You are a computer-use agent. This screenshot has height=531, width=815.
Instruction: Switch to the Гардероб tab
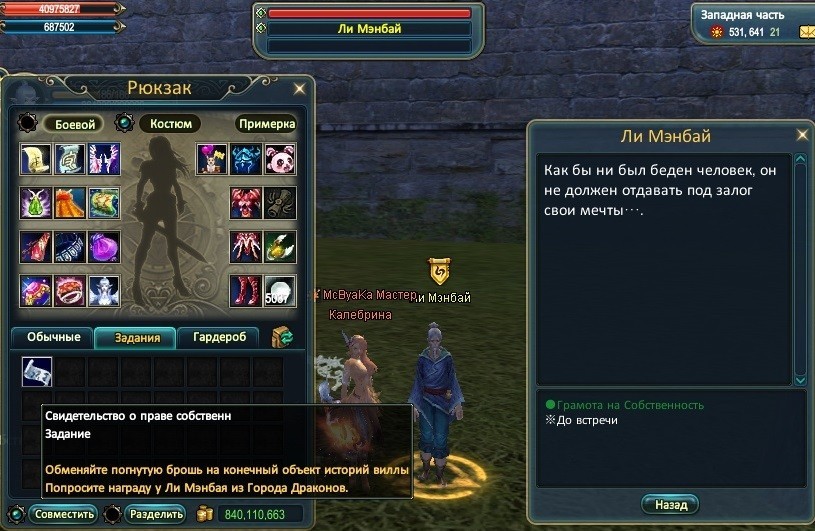(x=218, y=337)
